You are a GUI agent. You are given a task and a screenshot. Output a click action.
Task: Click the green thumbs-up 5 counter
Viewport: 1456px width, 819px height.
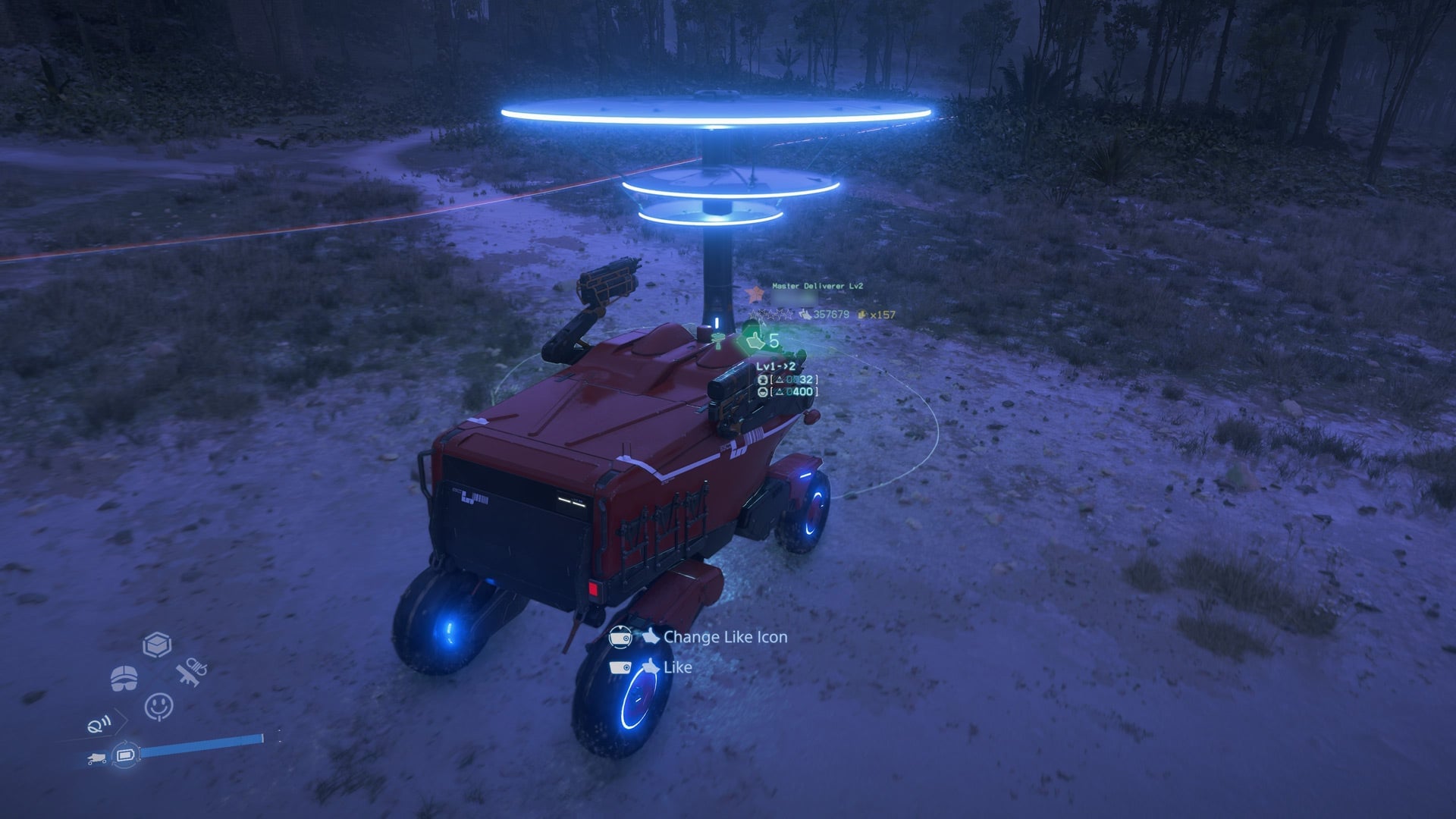coord(761,340)
